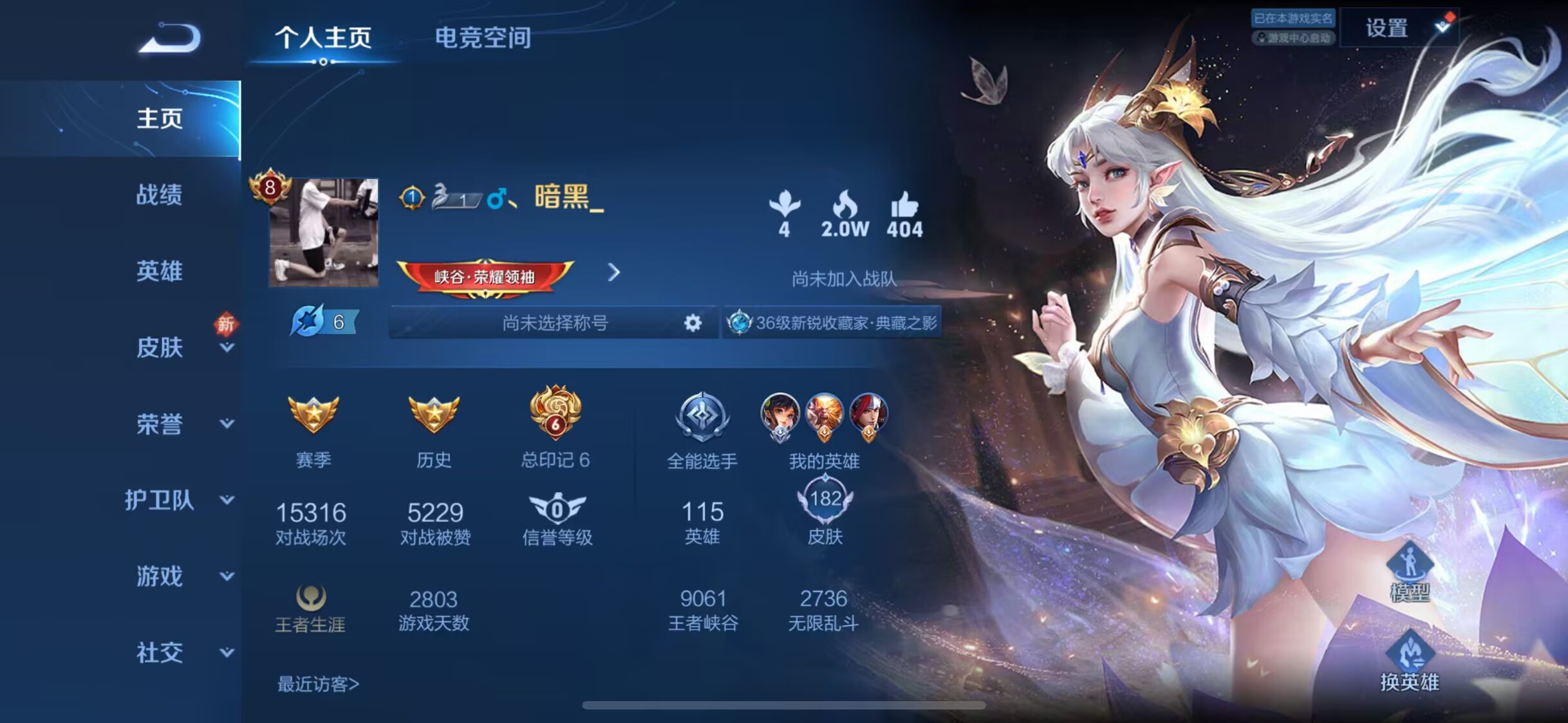Viewport: 1568px width, 723px height.
Task: Select 战绩 in the side menu
Action: coord(159,194)
